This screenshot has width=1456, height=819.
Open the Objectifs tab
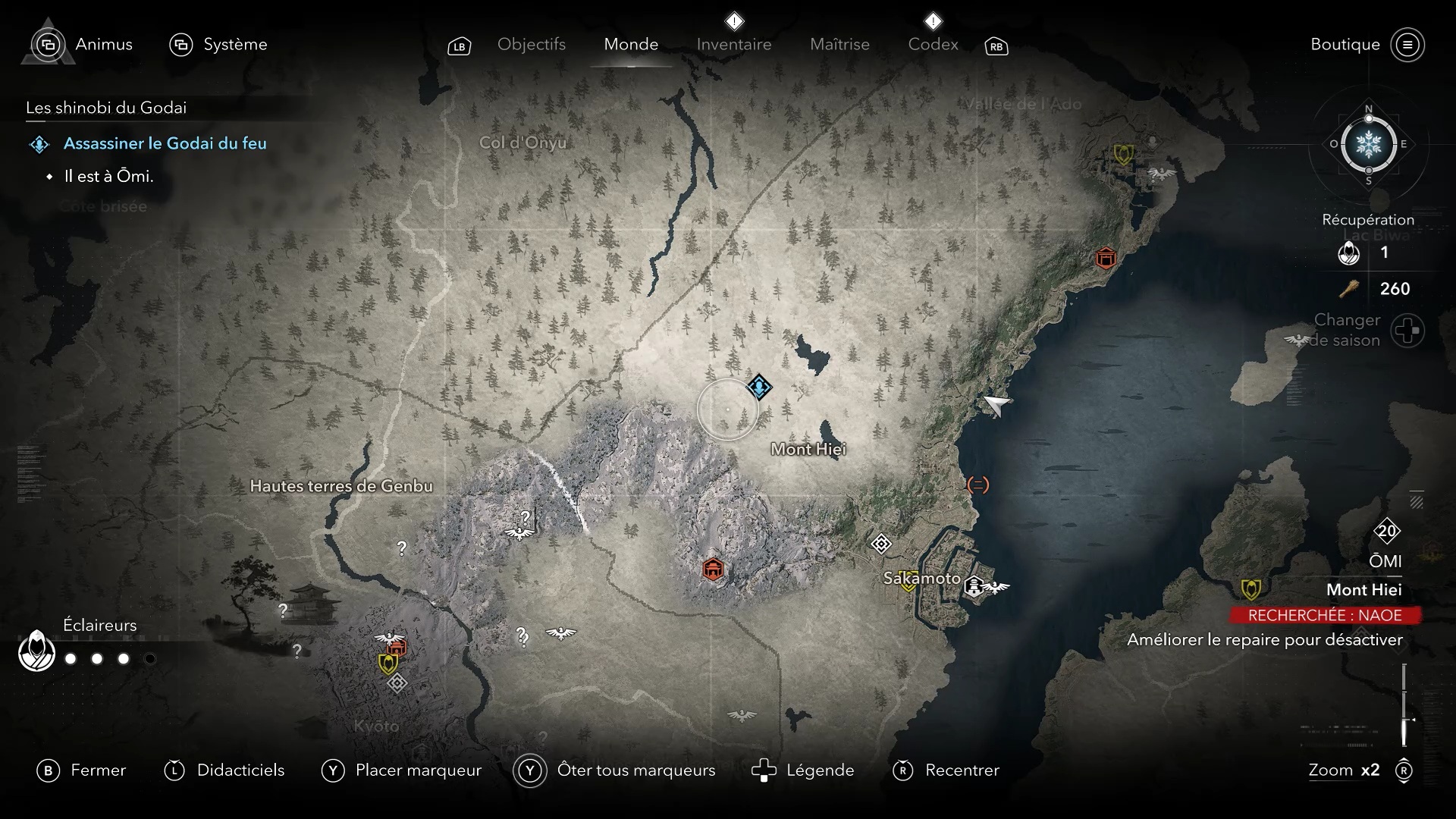click(x=531, y=45)
